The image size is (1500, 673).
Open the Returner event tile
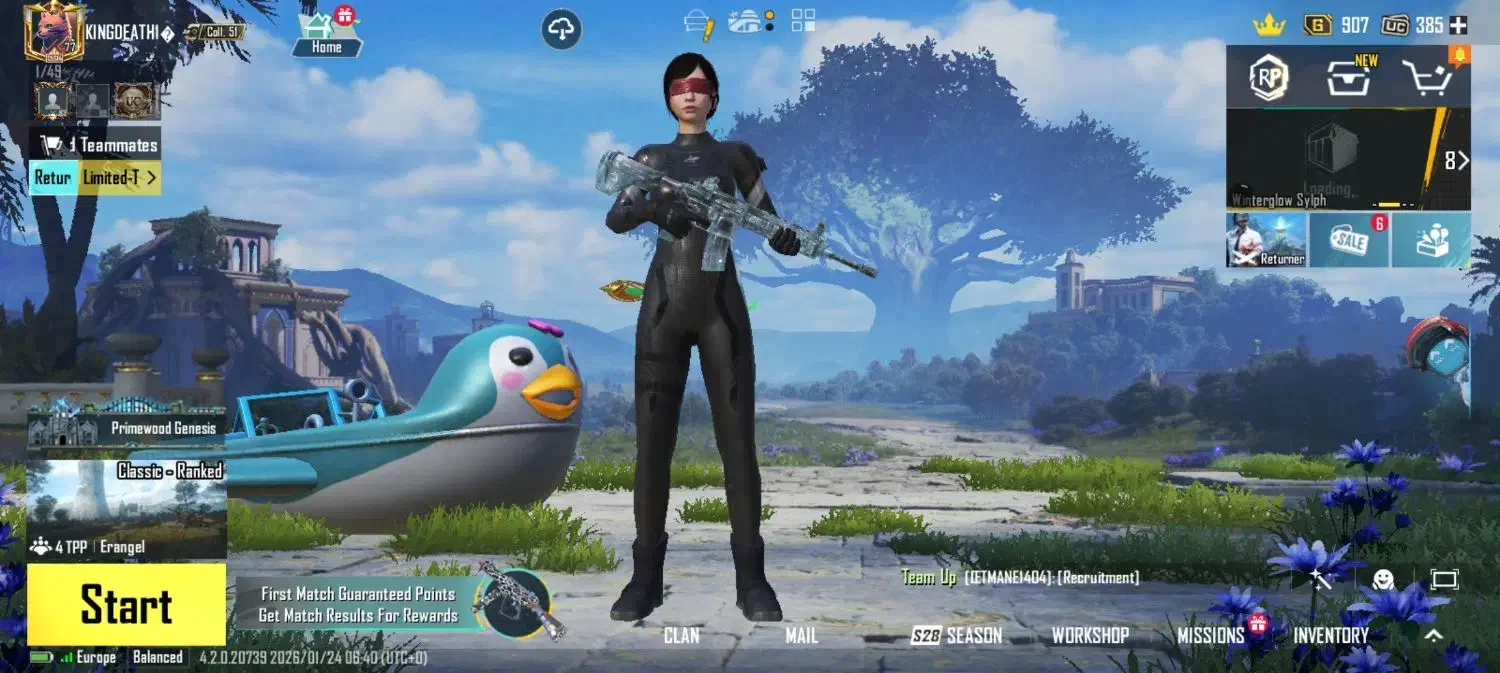pos(1267,240)
